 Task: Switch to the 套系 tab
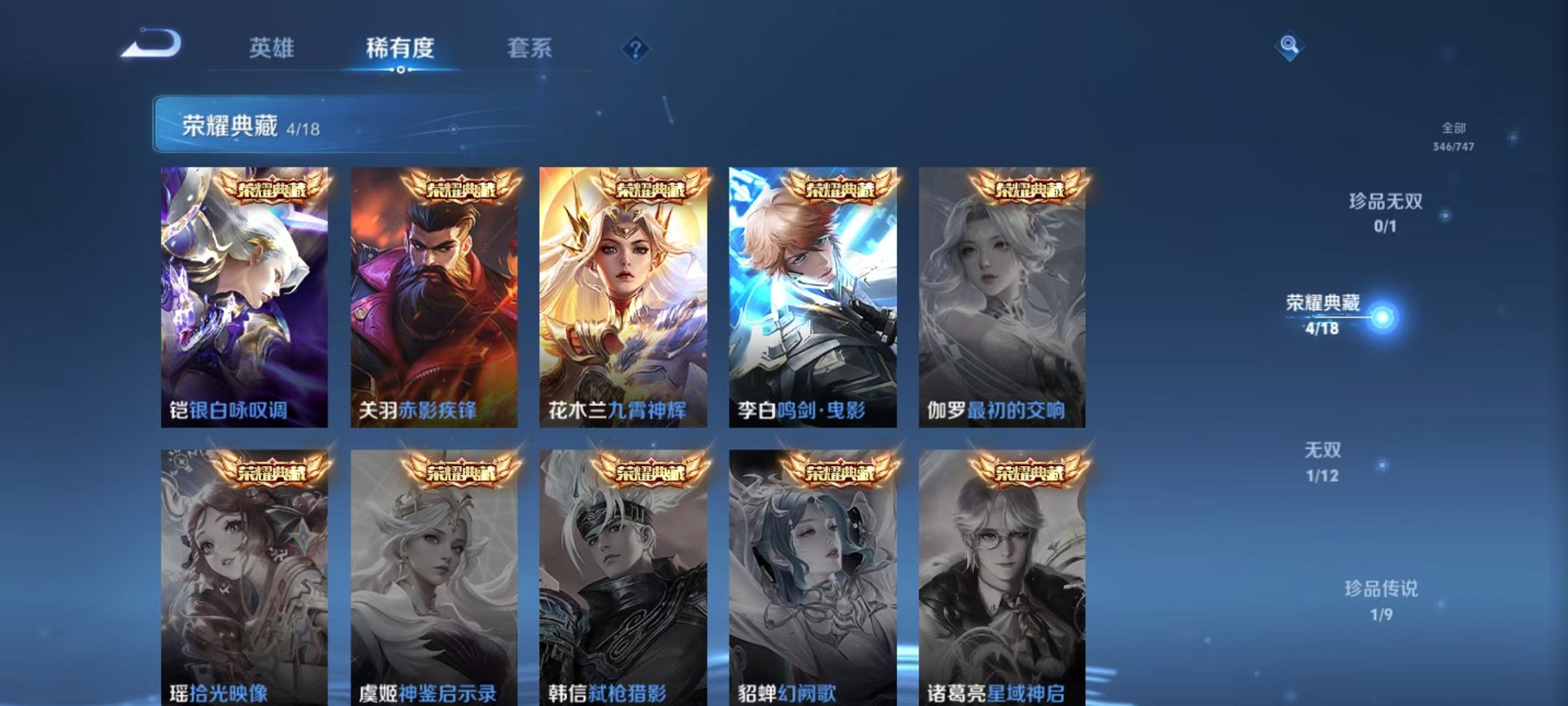click(534, 48)
